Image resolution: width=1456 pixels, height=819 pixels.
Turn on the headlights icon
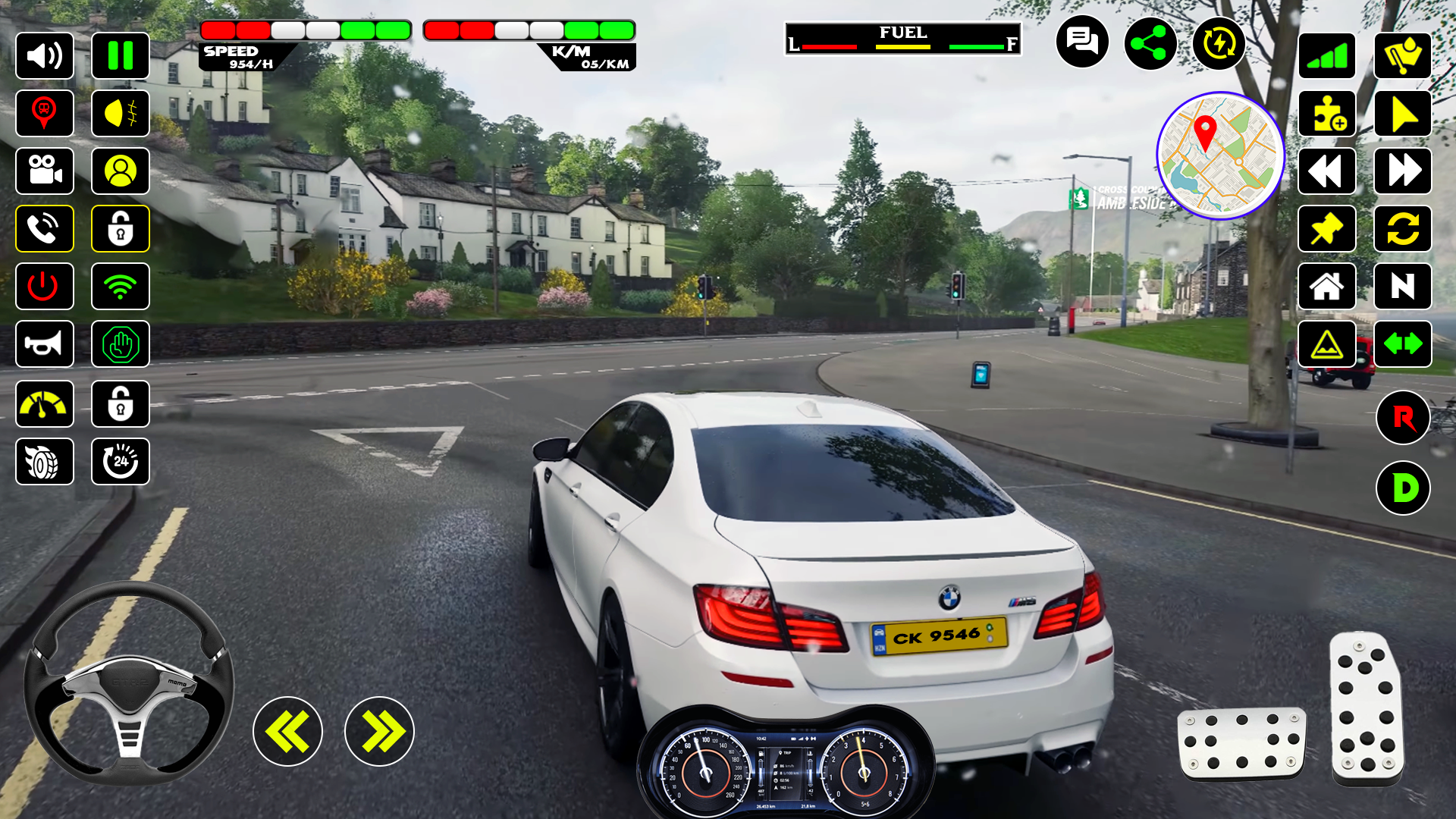pos(121,114)
